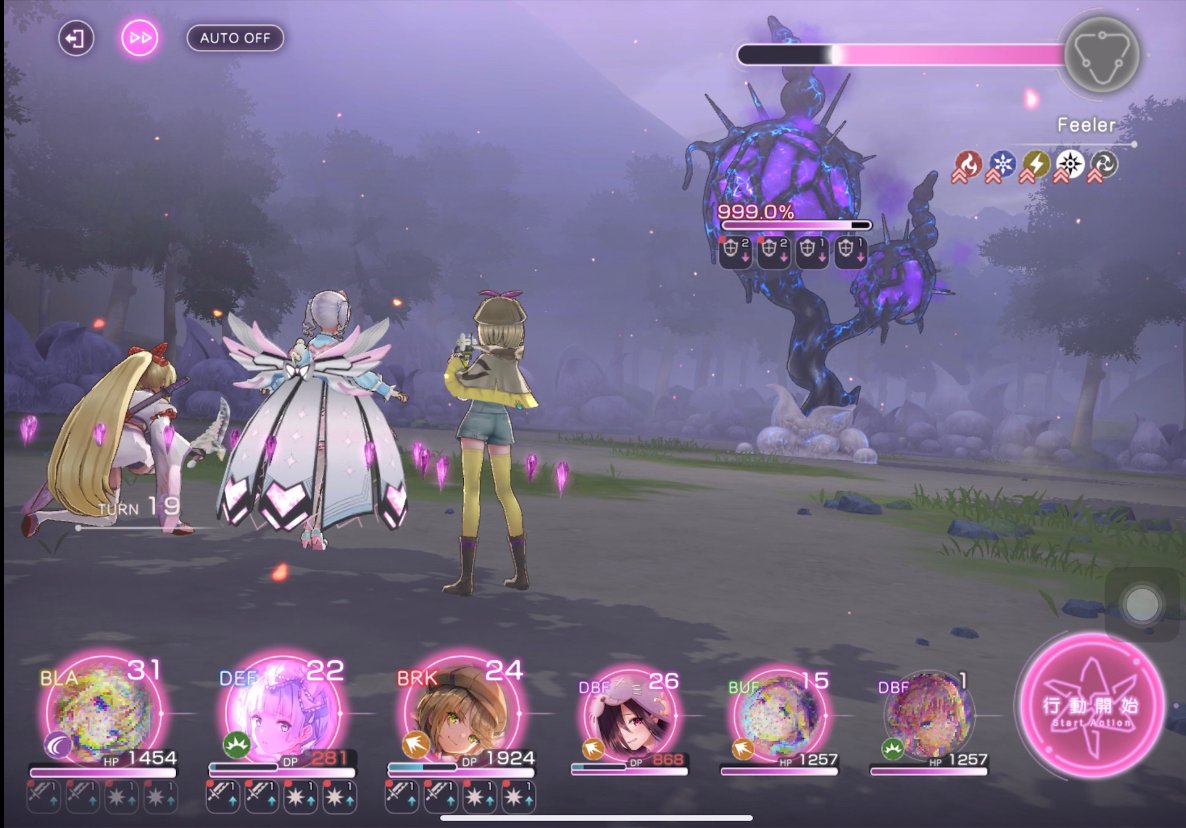Select the DEF character with lavender hair
Viewport: 1186px width, 828px height.
coord(281,714)
